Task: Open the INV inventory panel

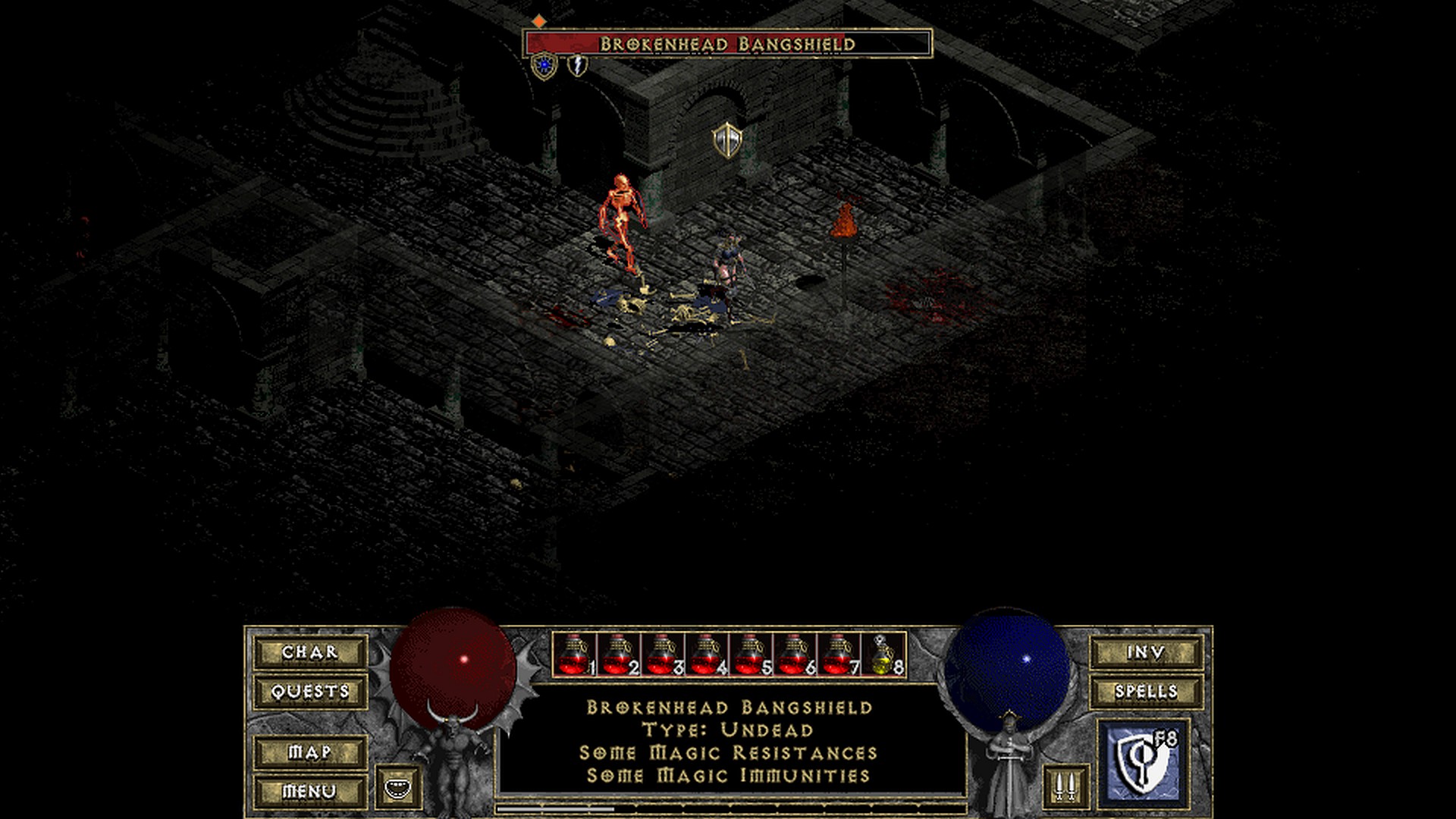Action: 1146,652
